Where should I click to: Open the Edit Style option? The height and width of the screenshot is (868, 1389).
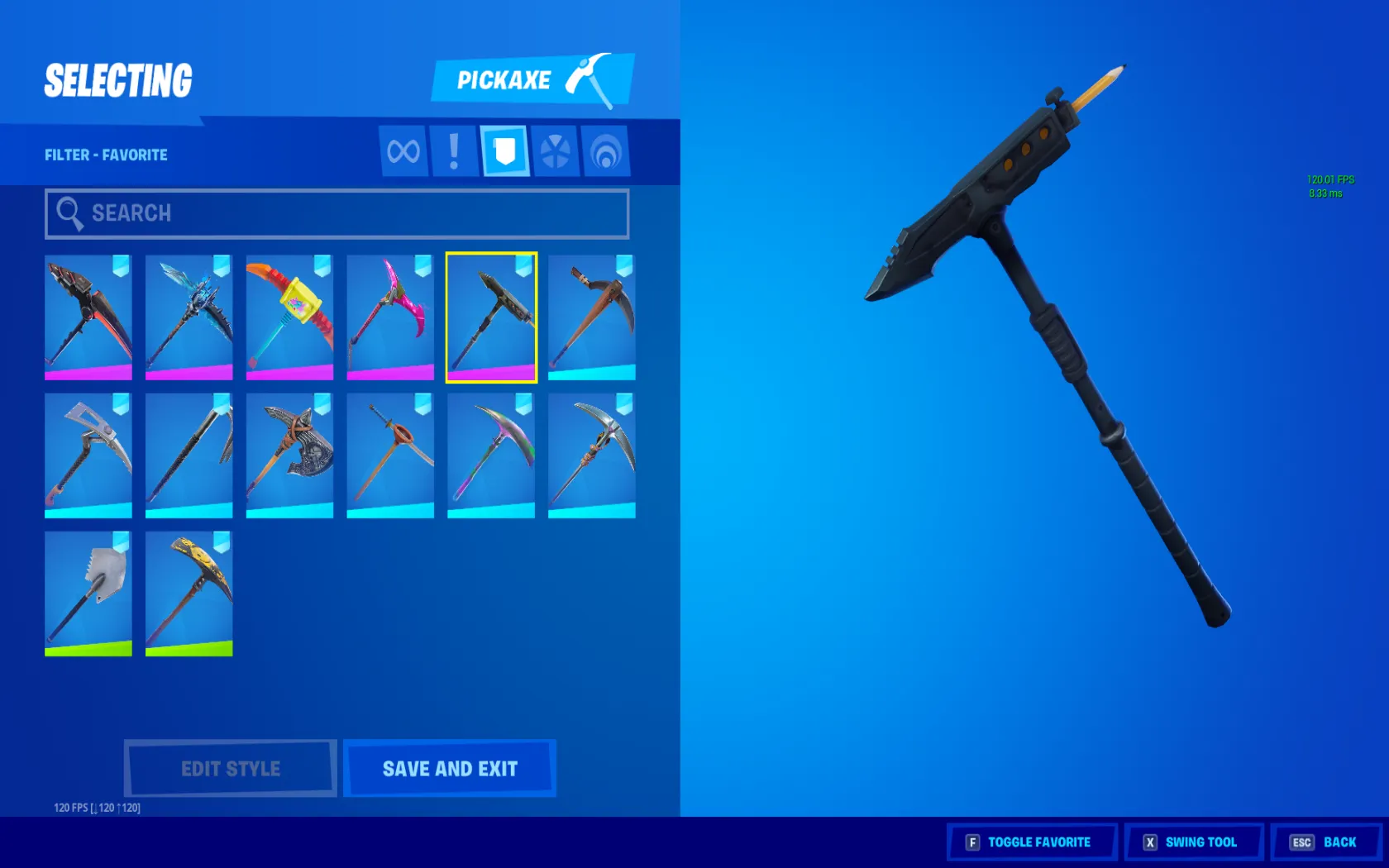point(231,768)
